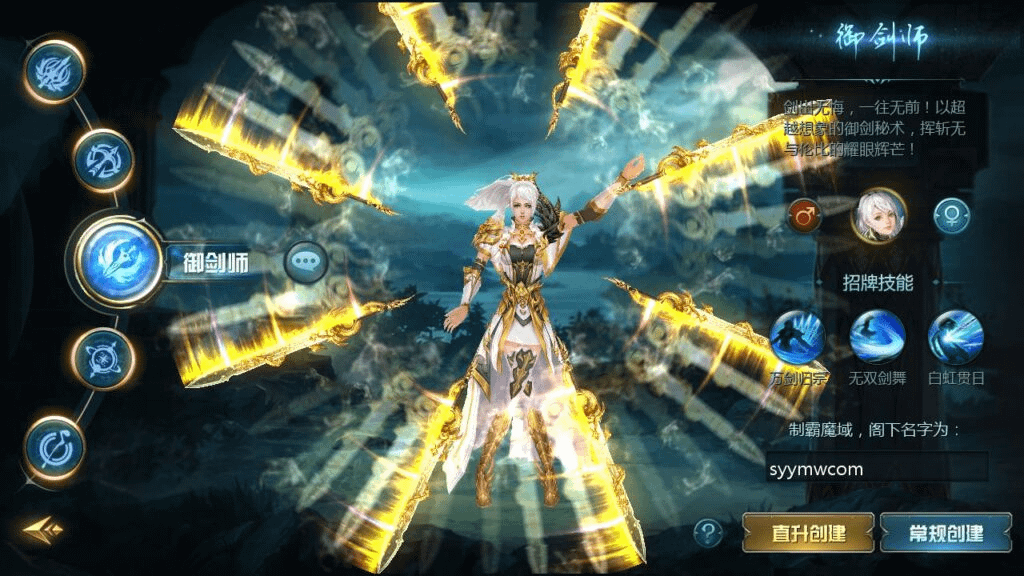Pick the crossed-weapons class emblem

[x=103, y=359]
